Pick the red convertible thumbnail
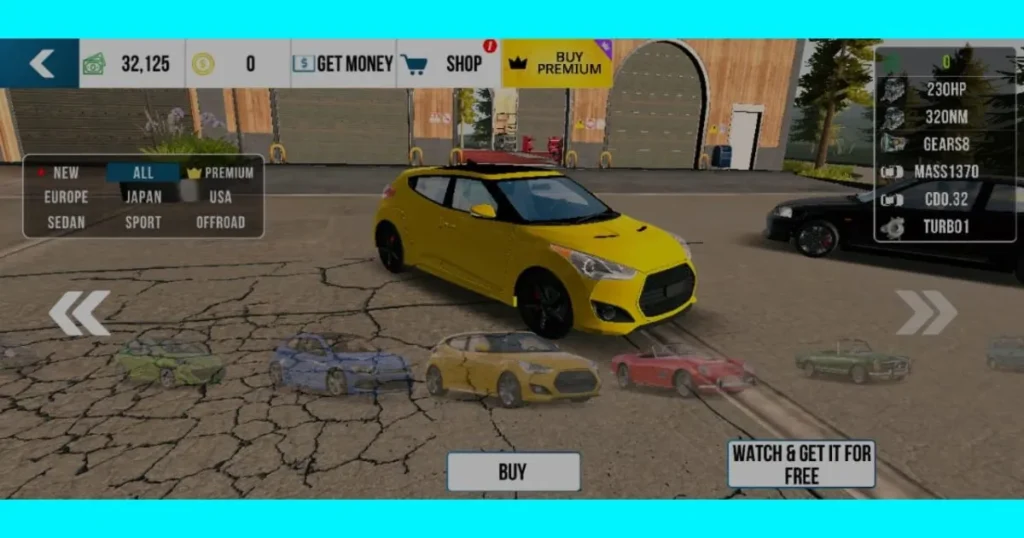This screenshot has height=538, width=1024. 682,369
